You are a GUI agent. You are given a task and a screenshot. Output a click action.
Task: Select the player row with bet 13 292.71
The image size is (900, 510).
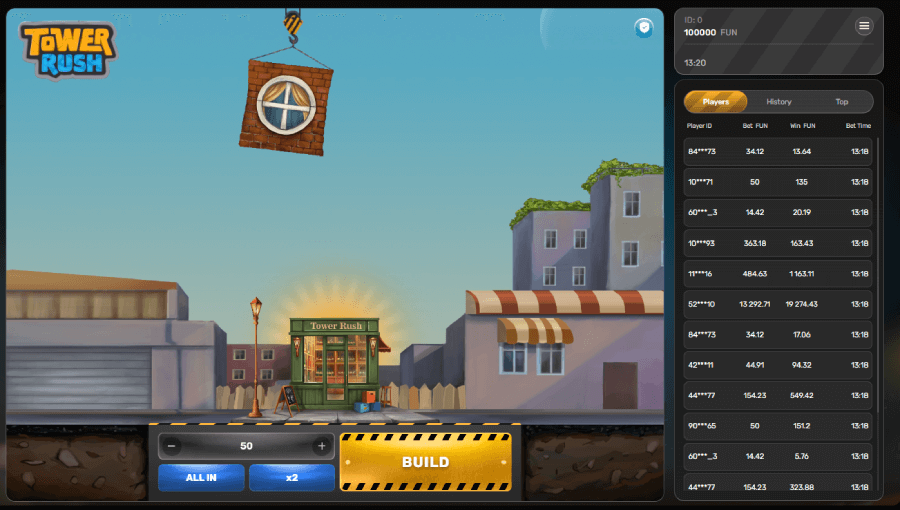click(778, 304)
